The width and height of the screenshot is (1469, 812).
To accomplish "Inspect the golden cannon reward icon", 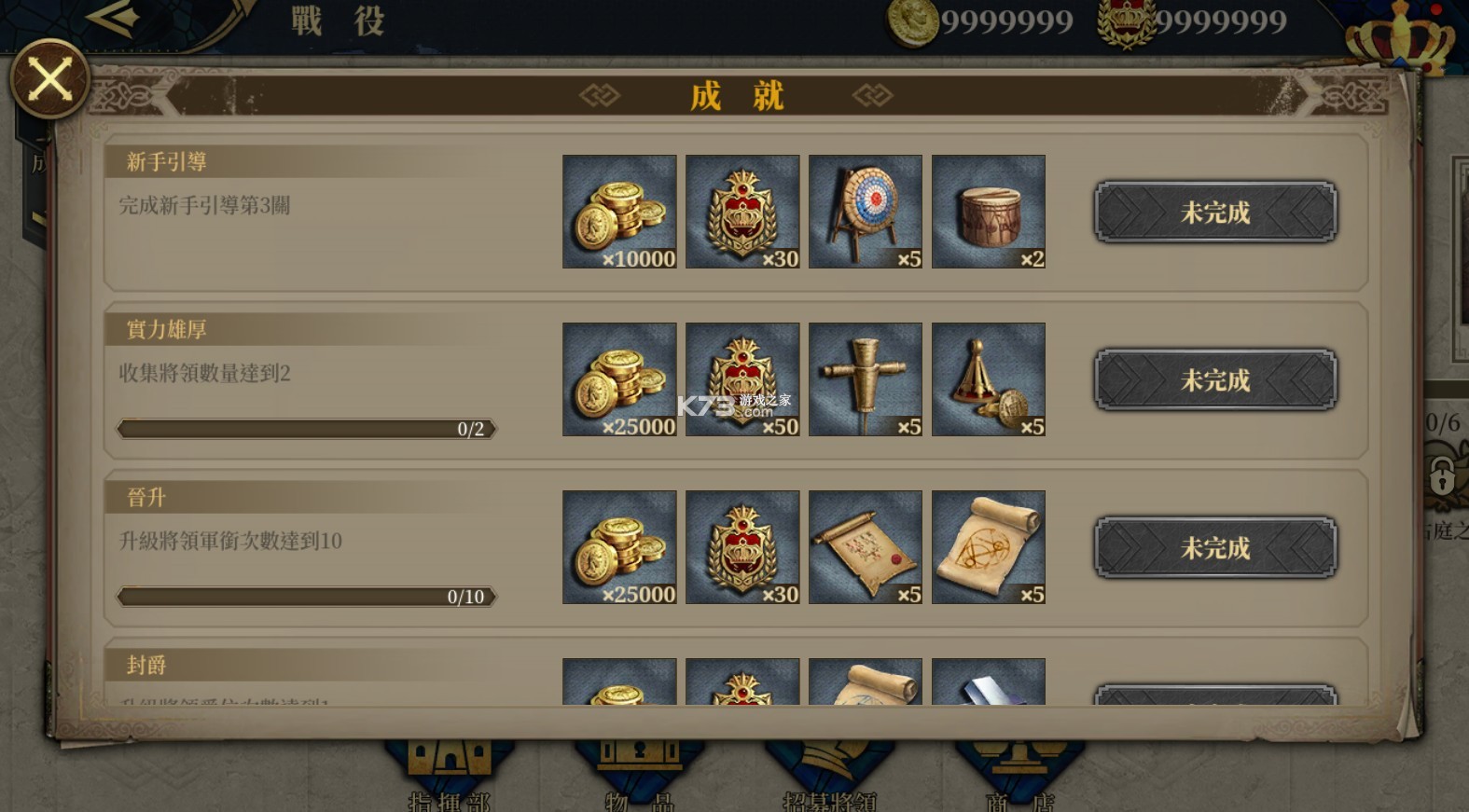I will point(866,379).
